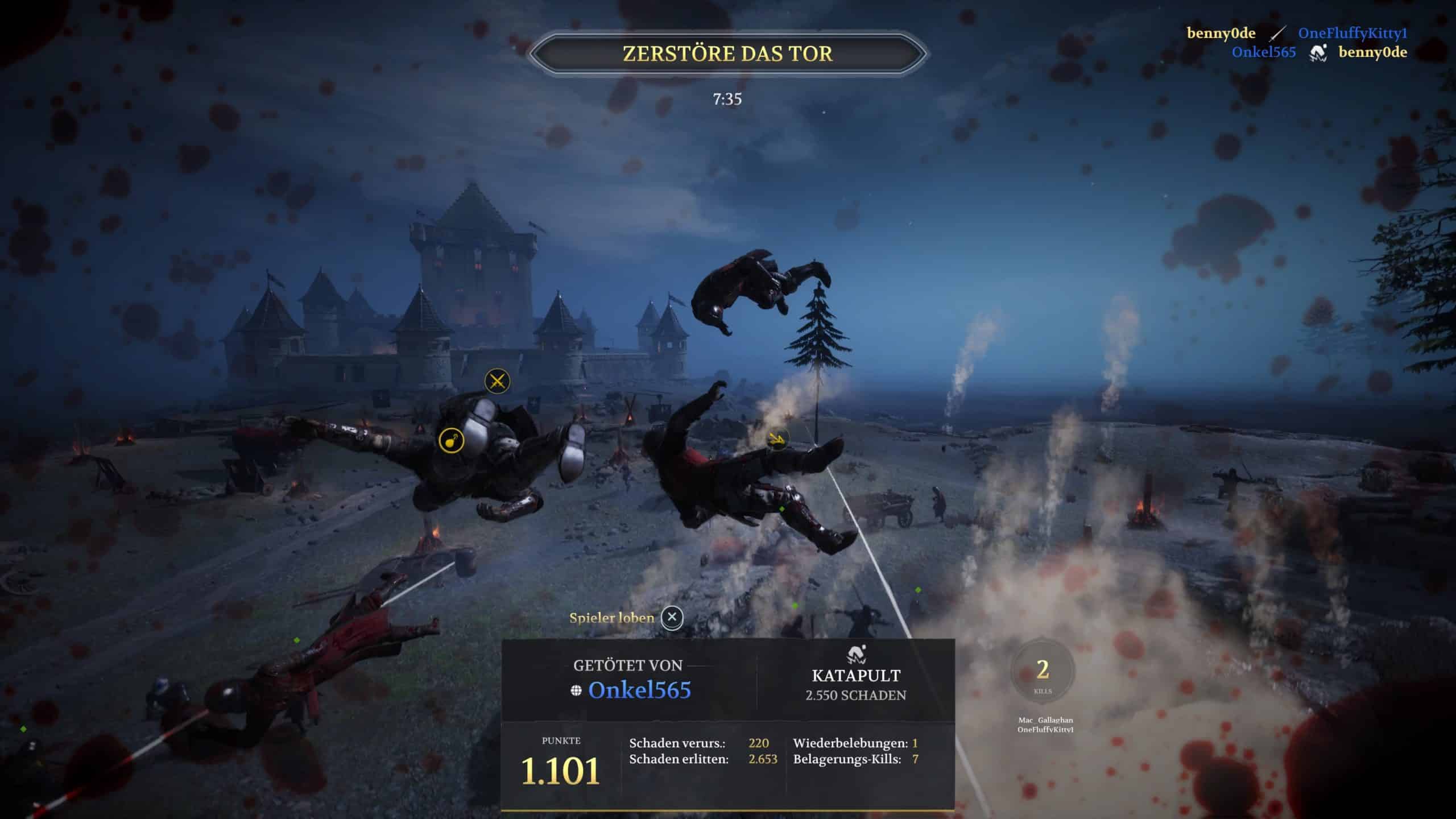Click the yellow bomb objective marker
The image size is (1456, 819).
452,441
